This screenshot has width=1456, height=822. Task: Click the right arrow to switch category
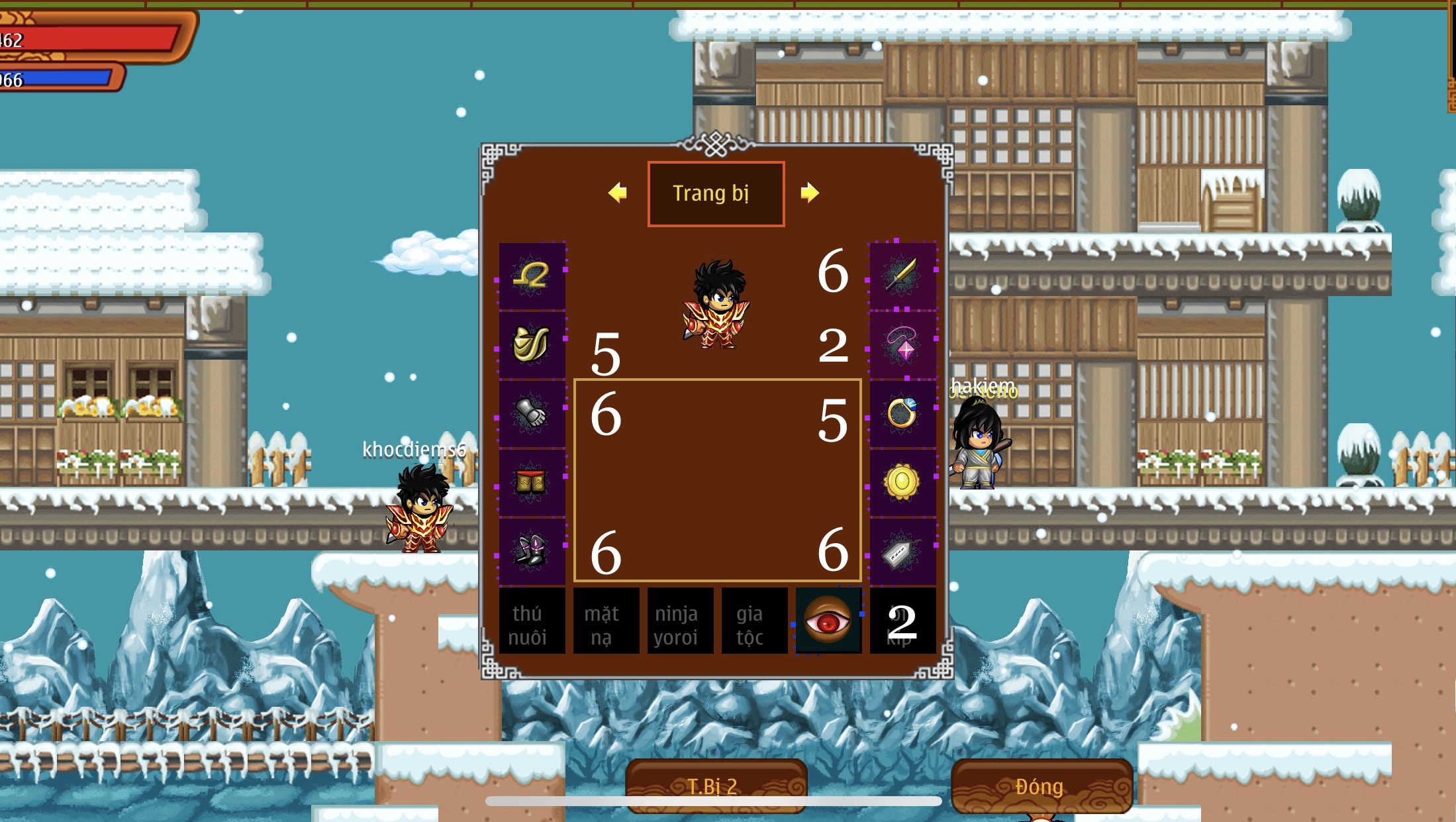coord(810,193)
